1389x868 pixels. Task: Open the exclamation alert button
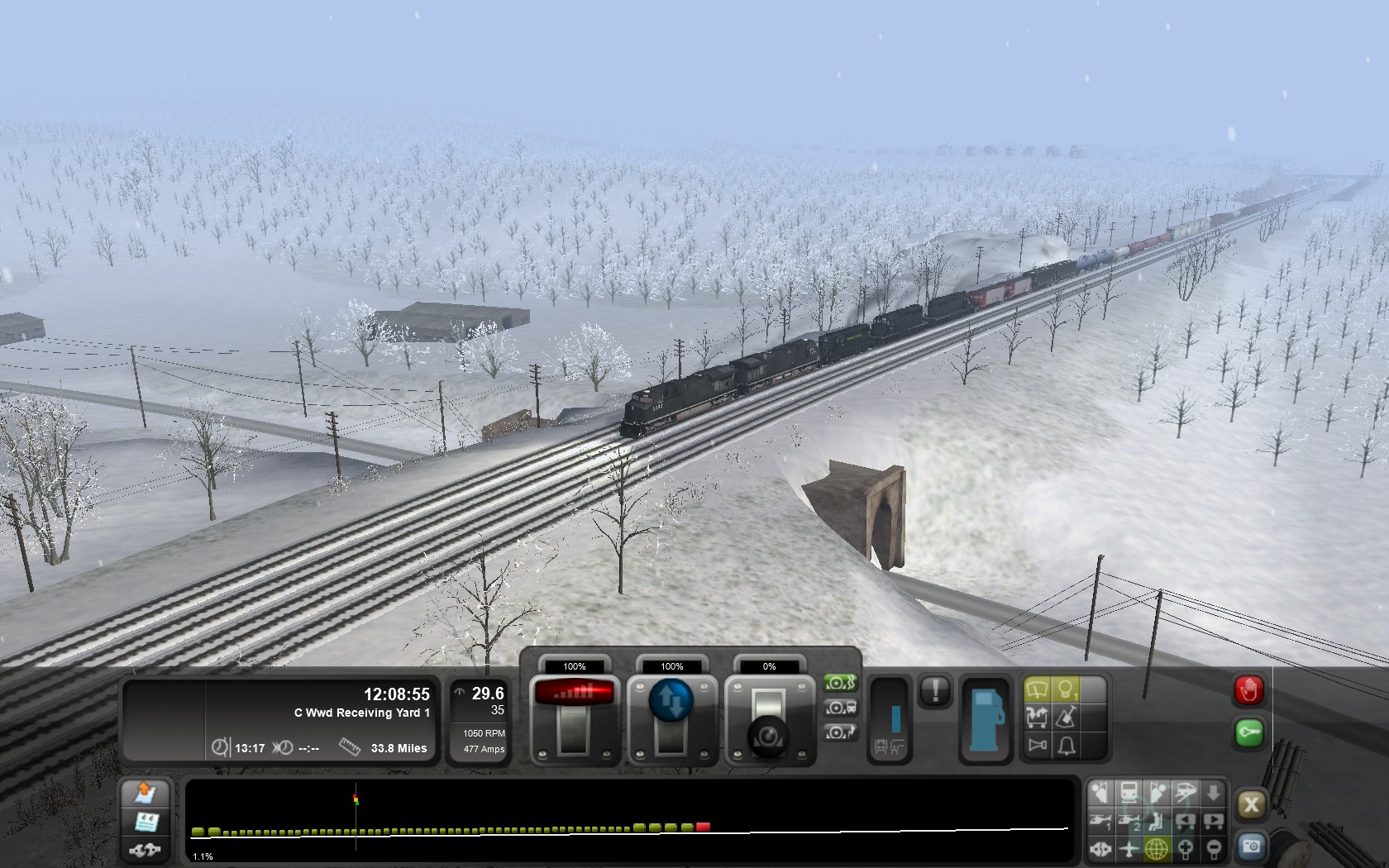tap(935, 689)
